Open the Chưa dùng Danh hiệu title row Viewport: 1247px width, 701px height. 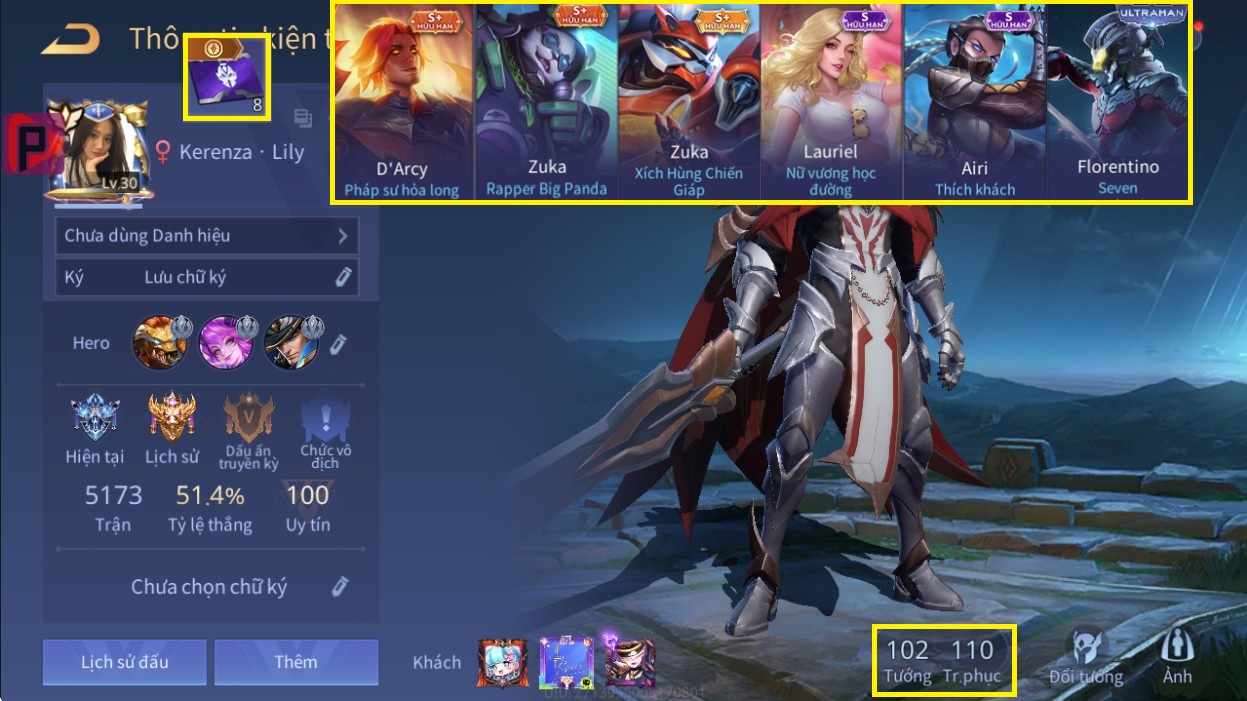coord(206,236)
